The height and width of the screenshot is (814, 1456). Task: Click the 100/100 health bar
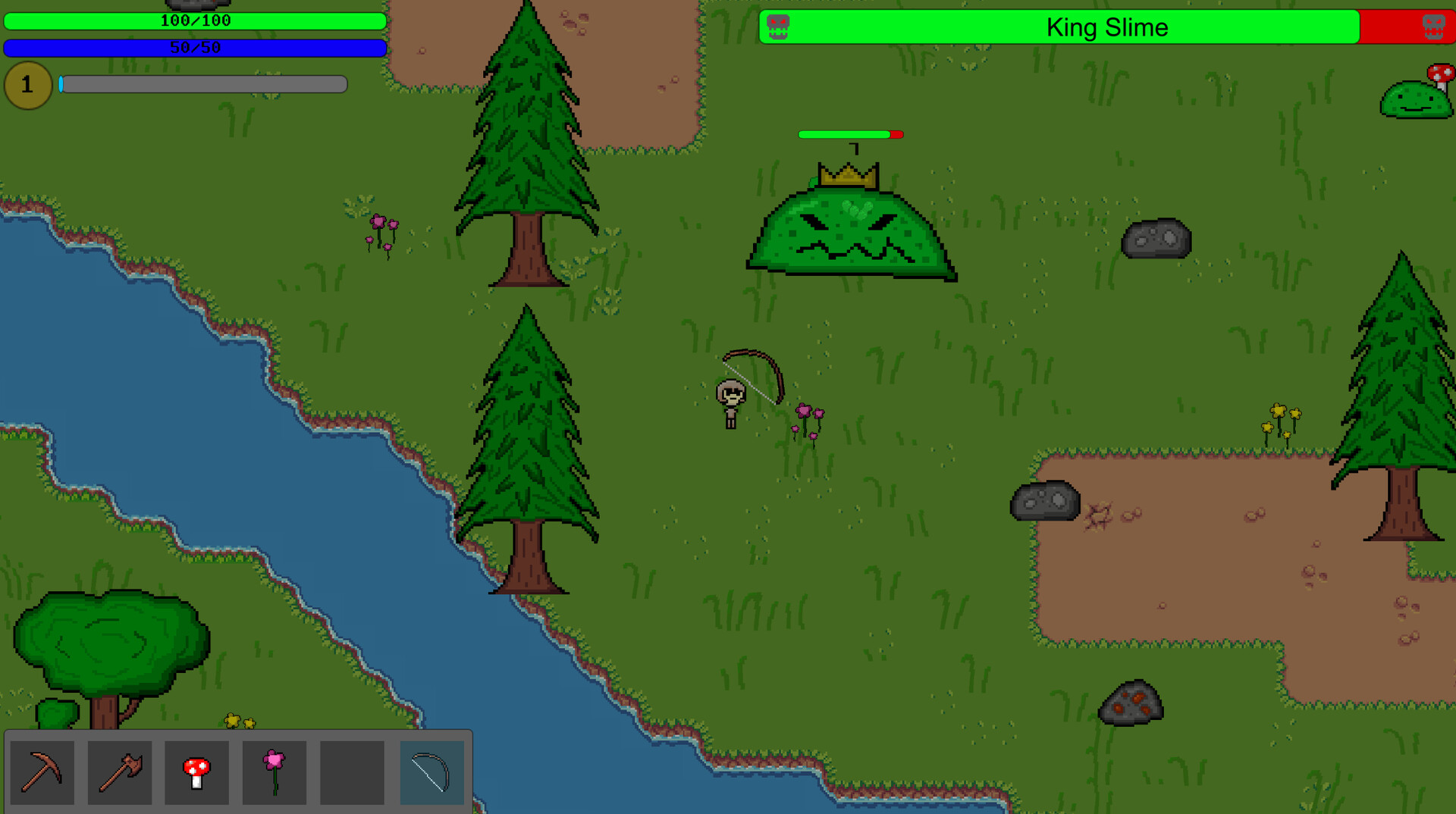click(x=196, y=21)
